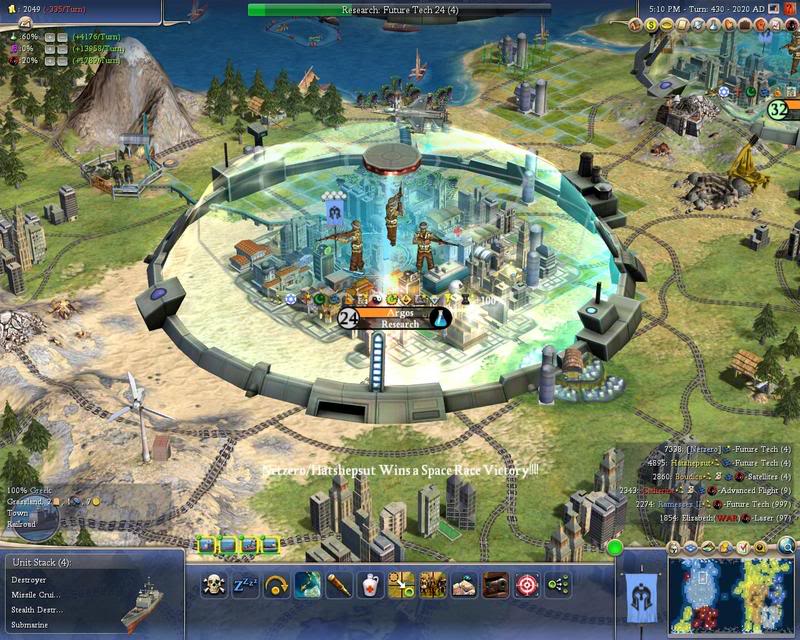Viewport: 800px width, 640px height.
Task: Click the skull delete-unit action button
Action: pos(215,585)
